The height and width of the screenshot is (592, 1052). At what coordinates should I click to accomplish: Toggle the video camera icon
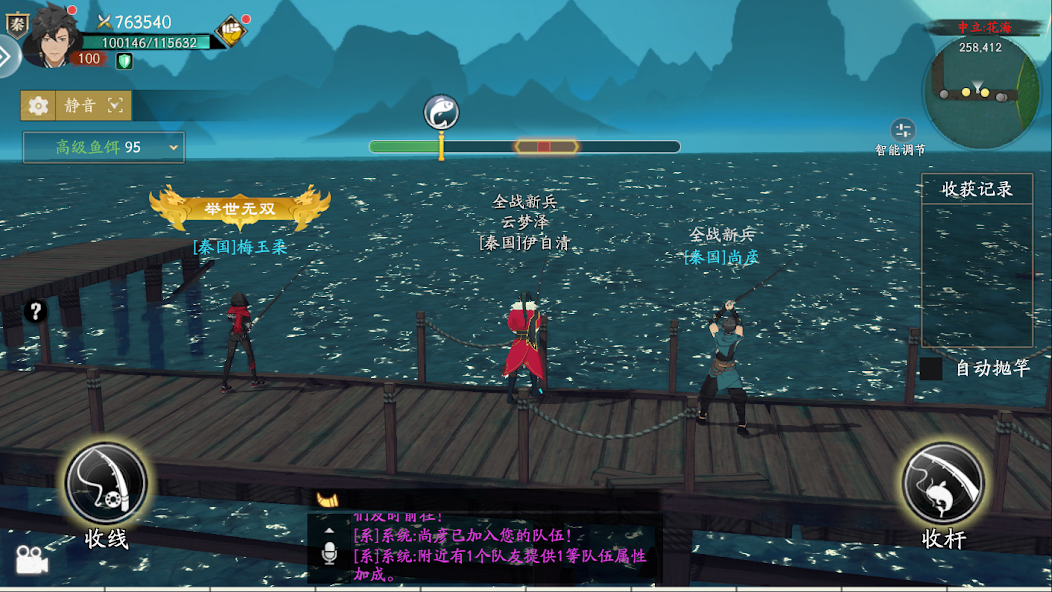31,561
